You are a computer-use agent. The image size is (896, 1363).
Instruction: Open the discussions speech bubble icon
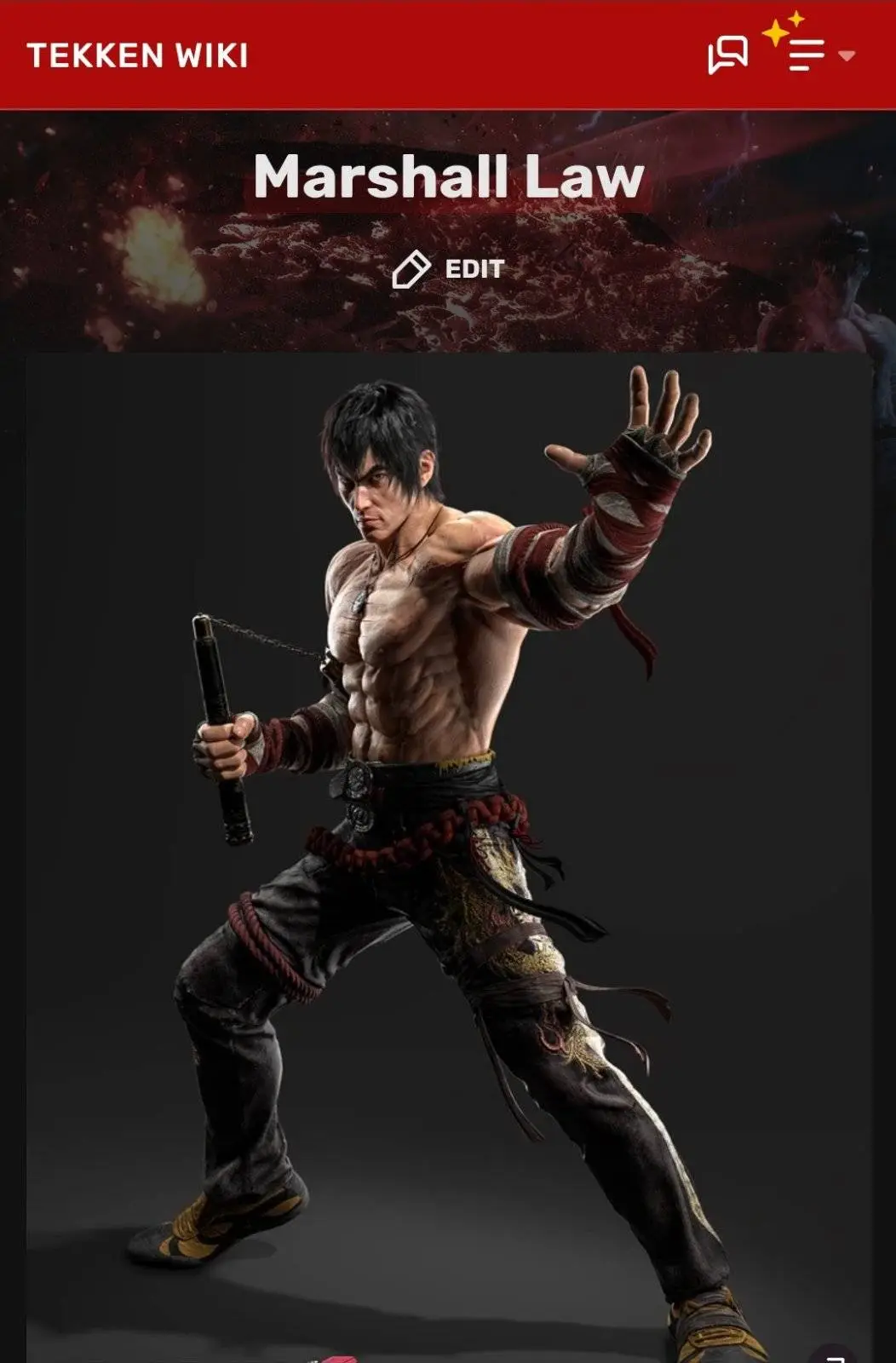(x=727, y=55)
